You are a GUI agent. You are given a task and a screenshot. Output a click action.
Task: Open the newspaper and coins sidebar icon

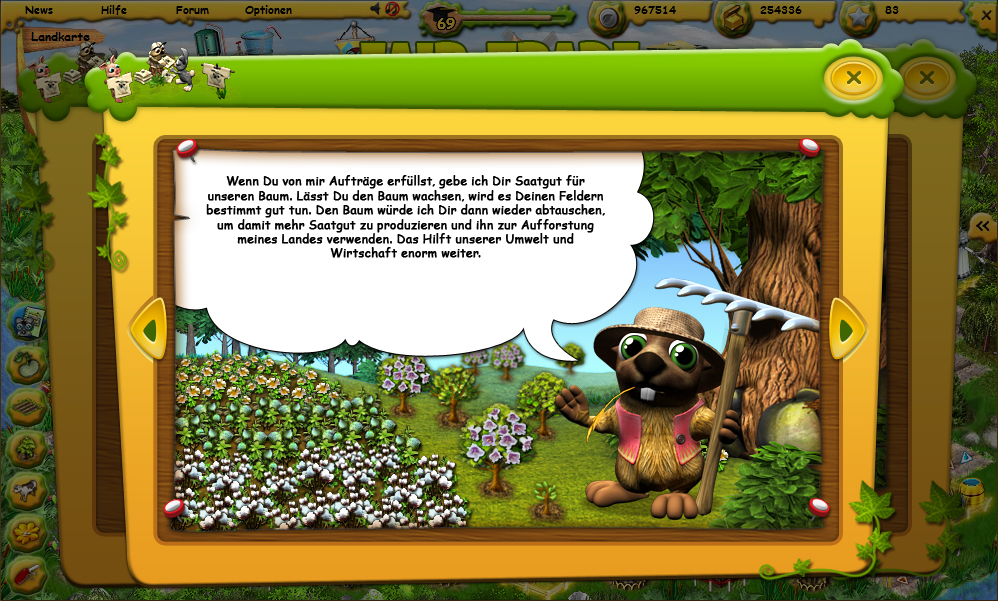(27, 322)
